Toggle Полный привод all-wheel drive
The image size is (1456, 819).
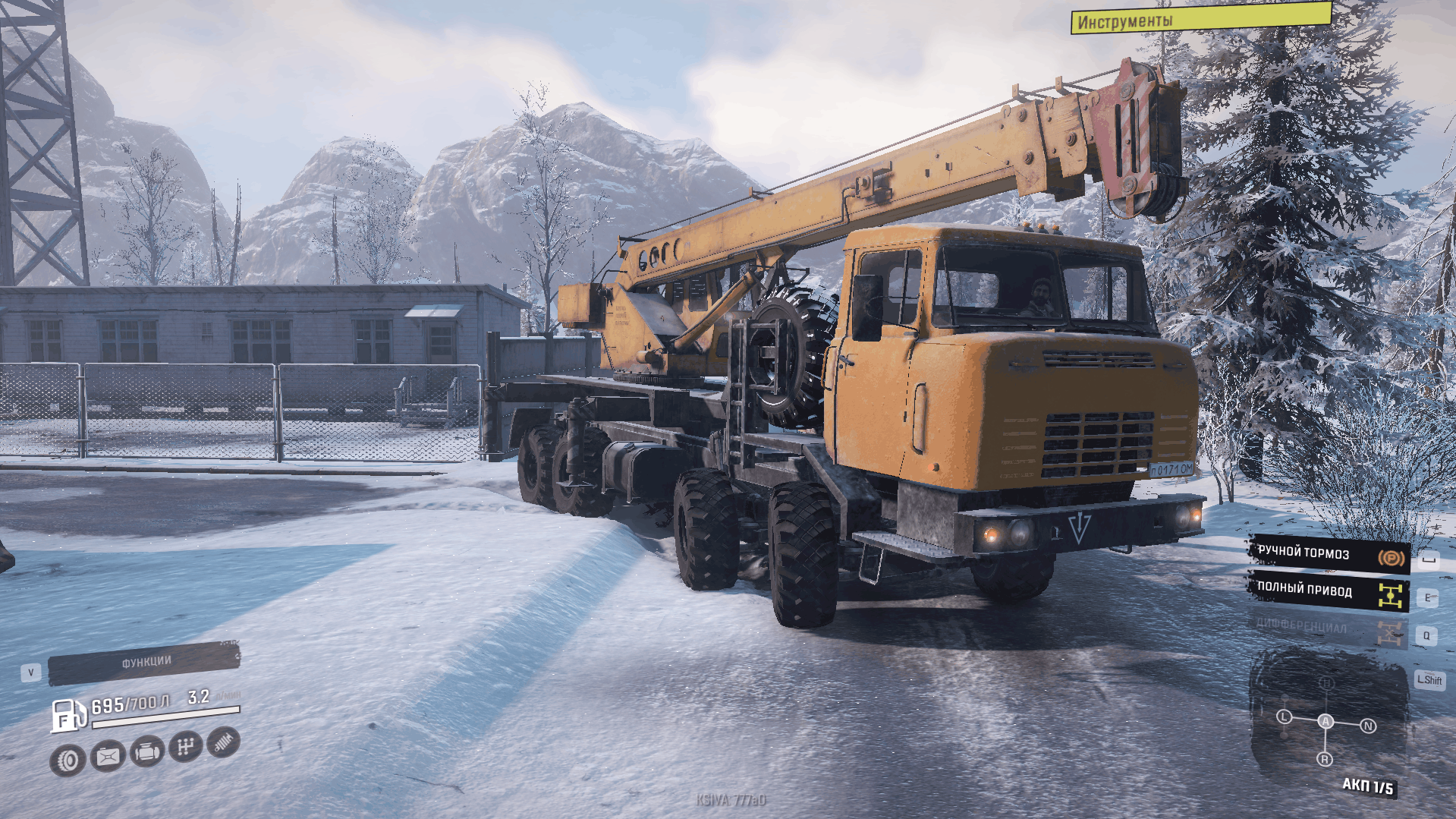click(x=1329, y=592)
